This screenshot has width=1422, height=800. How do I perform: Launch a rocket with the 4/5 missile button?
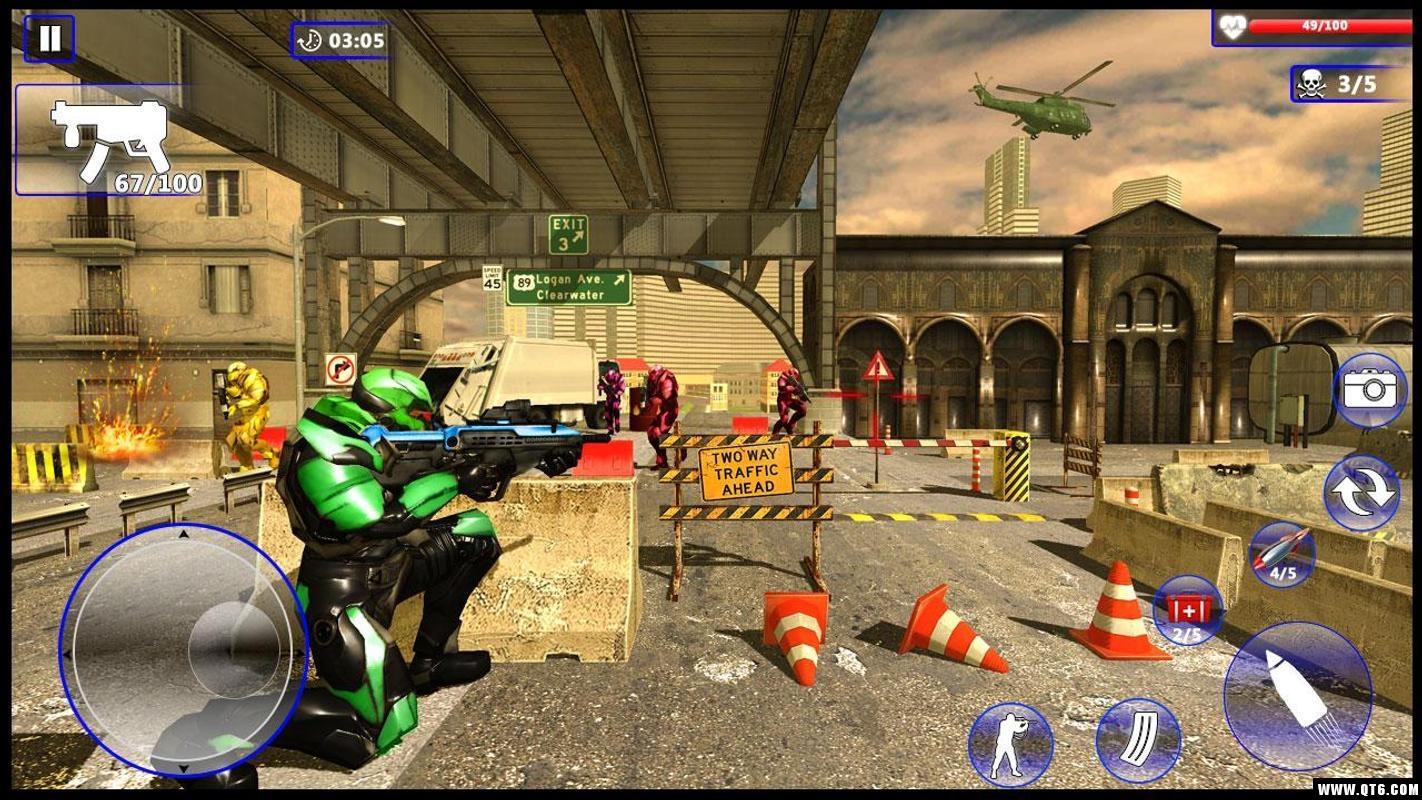point(1282,555)
